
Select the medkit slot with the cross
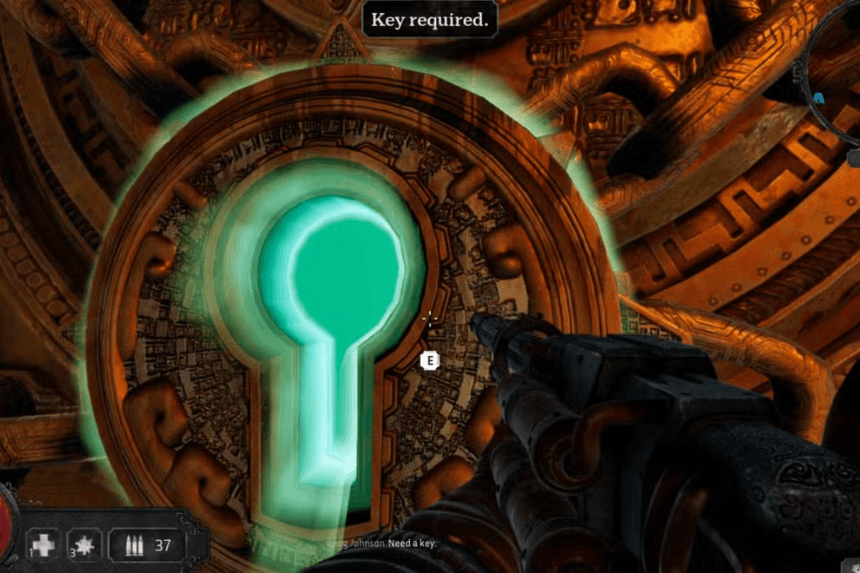[43, 546]
